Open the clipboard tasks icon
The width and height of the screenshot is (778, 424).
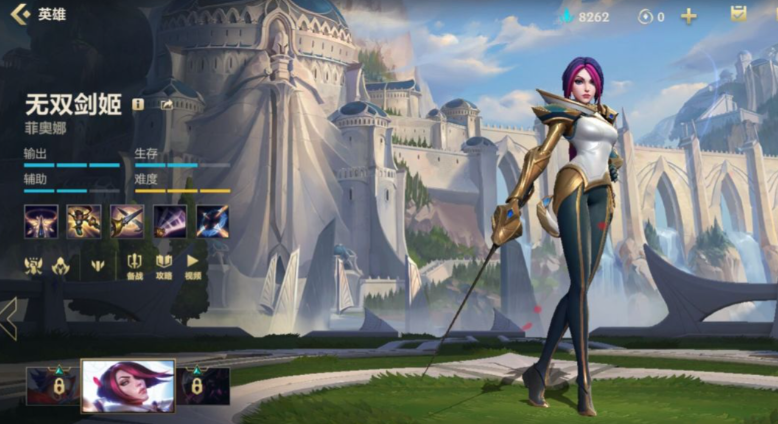pos(738,15)
